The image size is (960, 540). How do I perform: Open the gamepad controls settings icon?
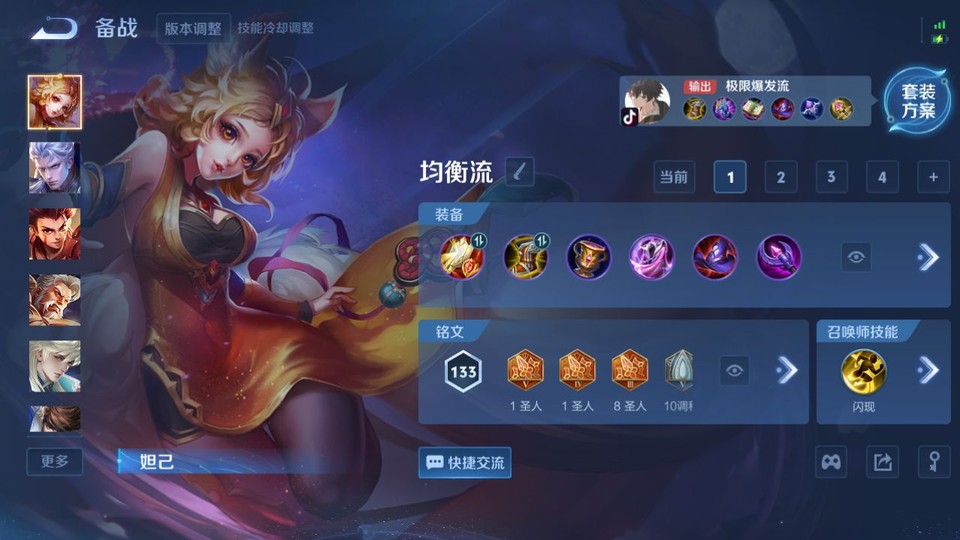click(832, 462)
